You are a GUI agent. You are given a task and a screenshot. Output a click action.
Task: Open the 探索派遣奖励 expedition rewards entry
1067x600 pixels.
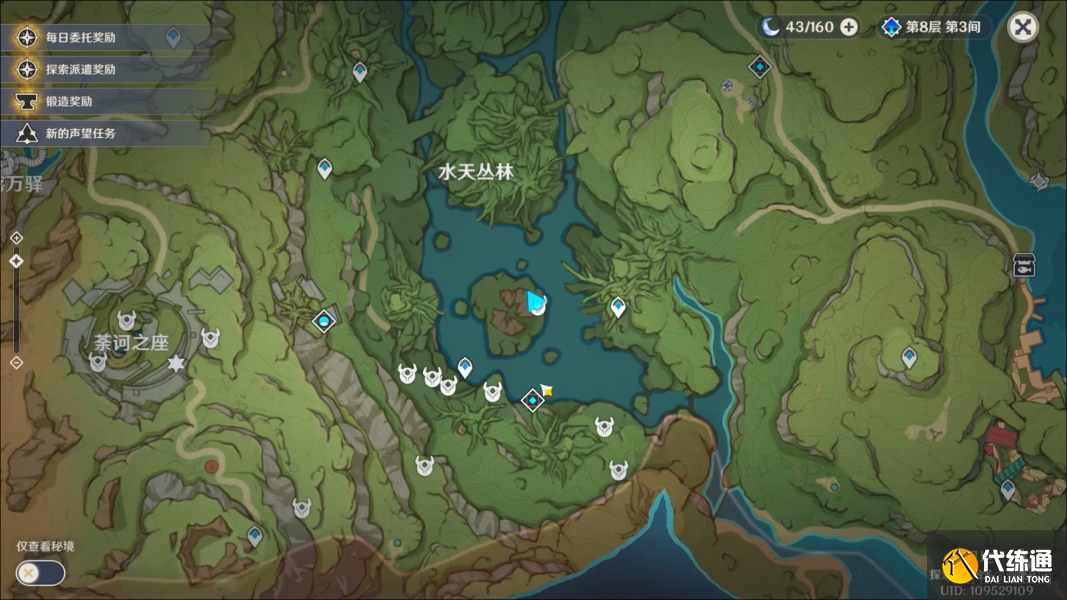click(80, 70)
